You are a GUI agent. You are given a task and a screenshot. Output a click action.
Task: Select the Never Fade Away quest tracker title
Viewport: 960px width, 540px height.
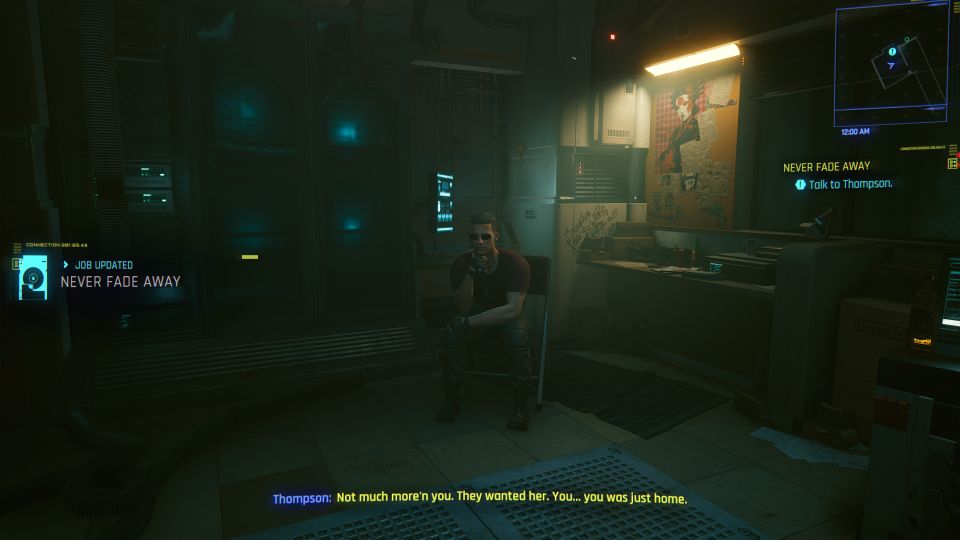[826, 166]
